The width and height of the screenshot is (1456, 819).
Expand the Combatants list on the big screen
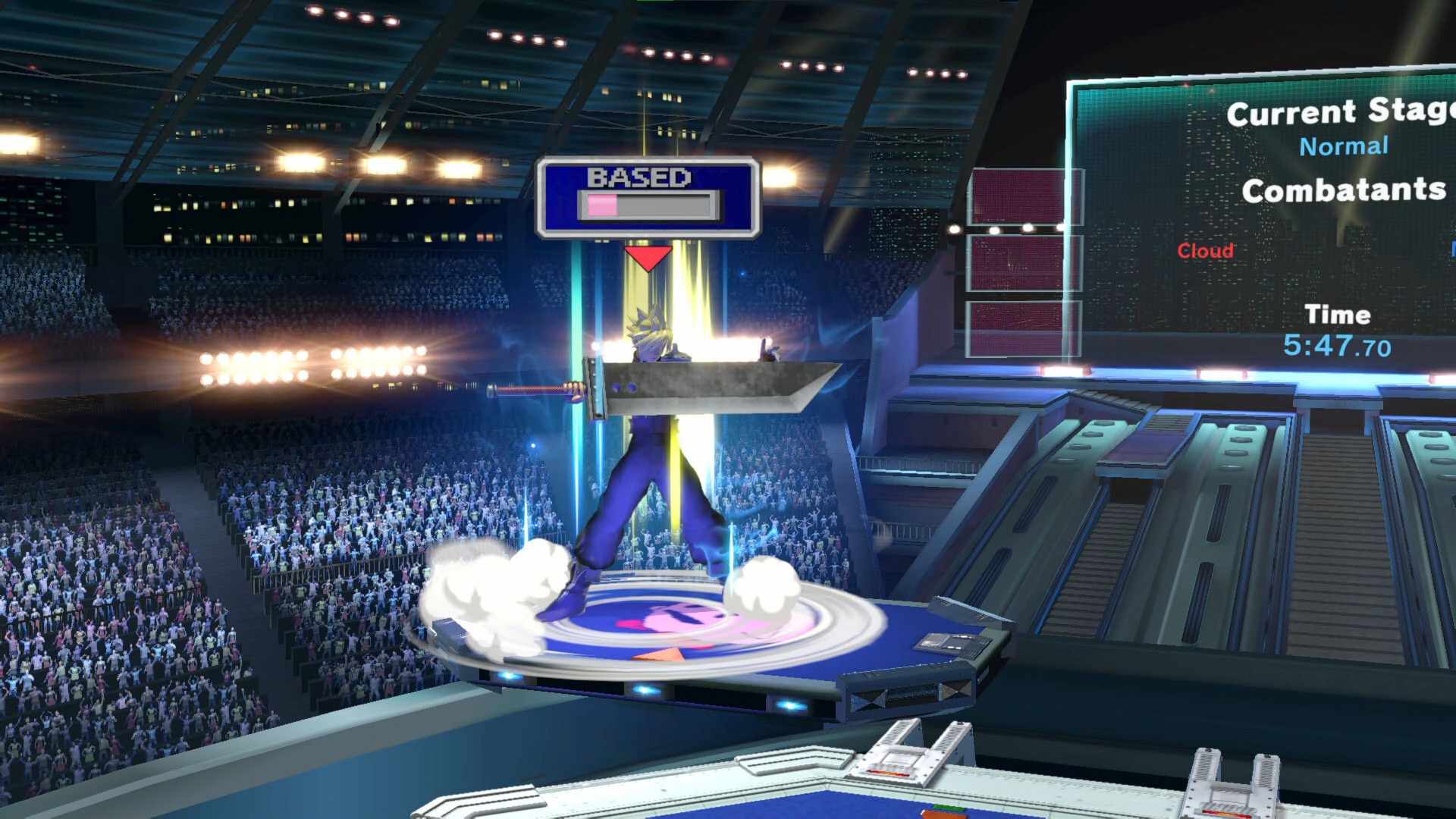coord(1346,191)
